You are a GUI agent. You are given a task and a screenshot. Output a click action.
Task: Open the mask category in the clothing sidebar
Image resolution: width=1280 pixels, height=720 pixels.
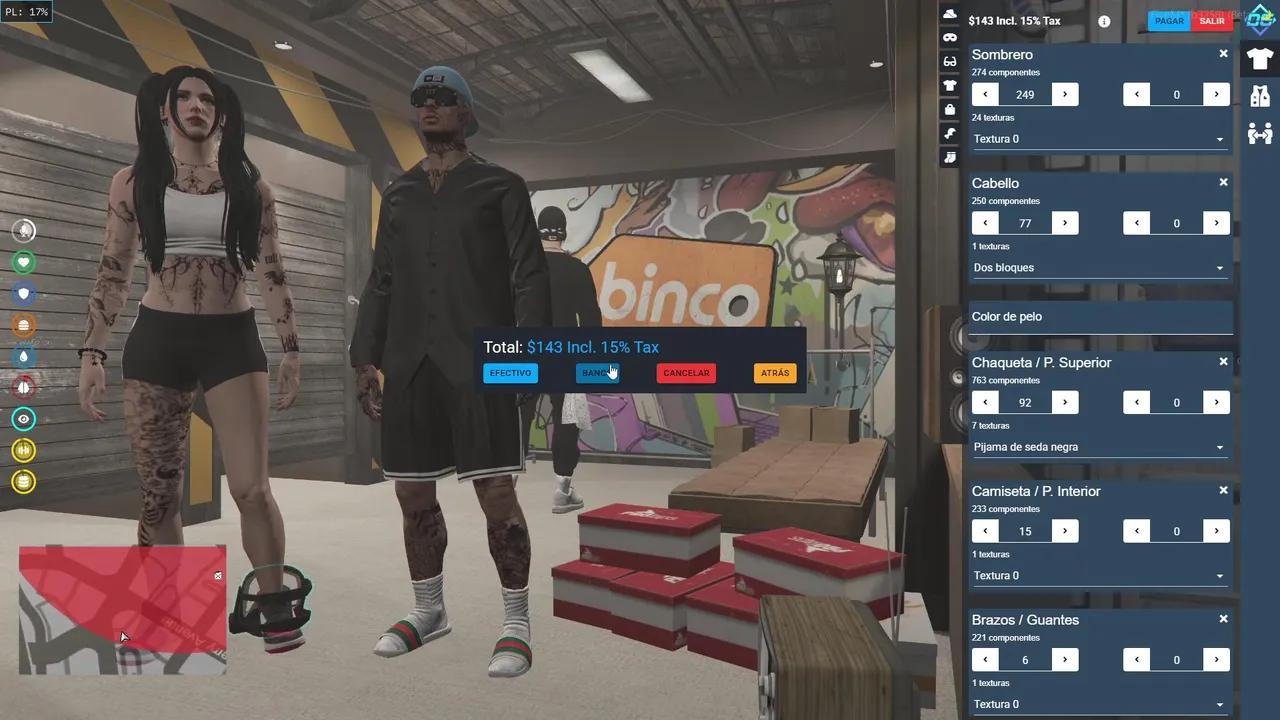click(949, 37)
